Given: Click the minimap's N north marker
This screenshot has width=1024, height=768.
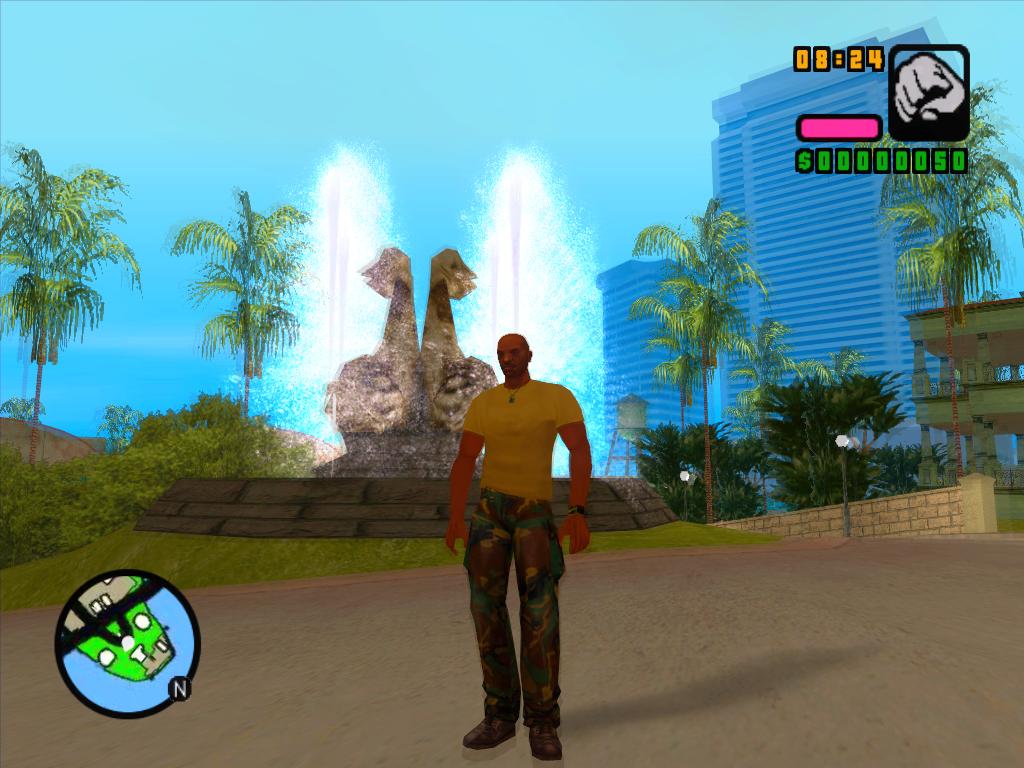Looking at the screenshot, I should click(180, 689).
